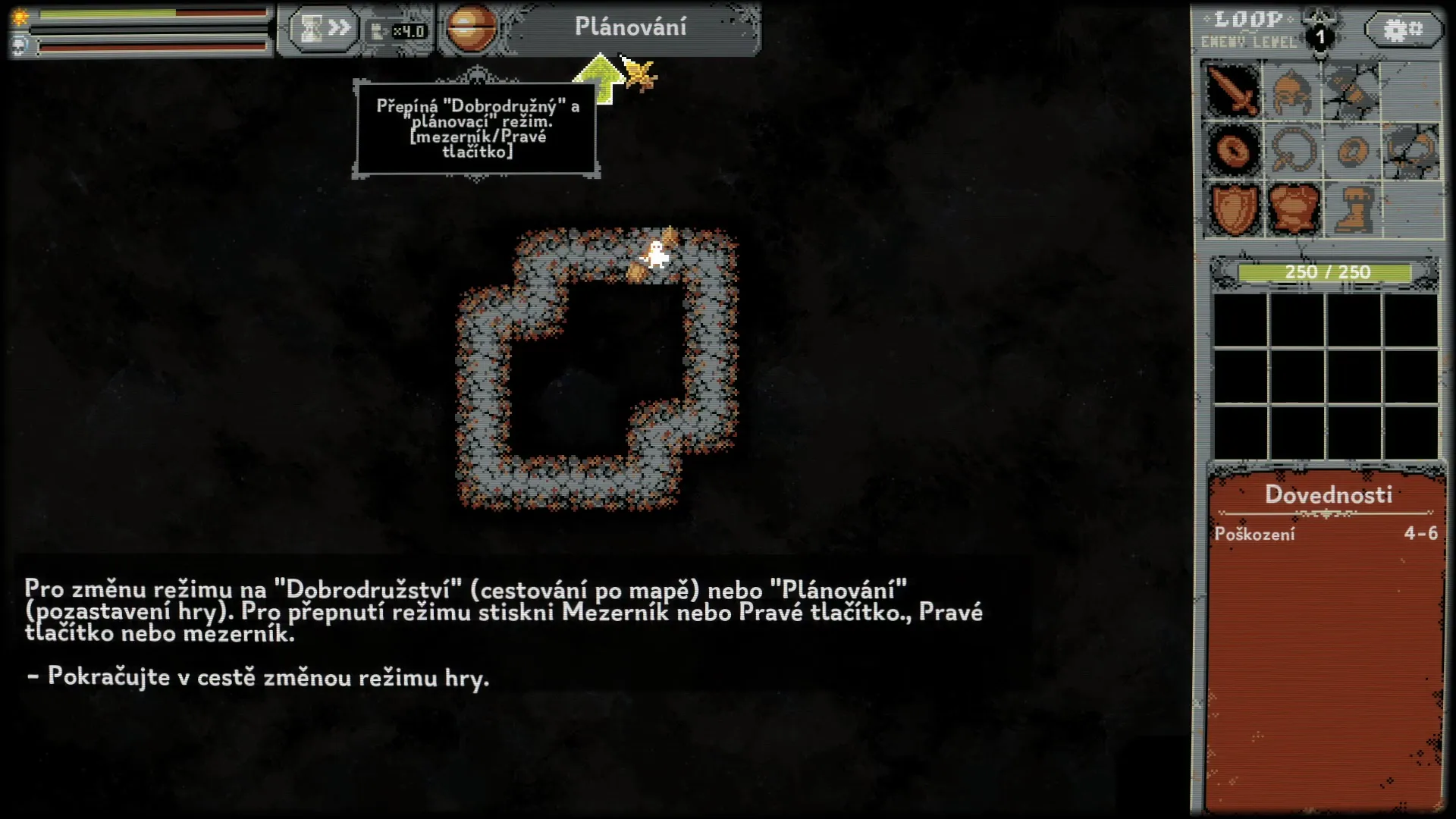Select the chest armor slot
Screen dimensions: 1456x819
(x=1292, y=208)
